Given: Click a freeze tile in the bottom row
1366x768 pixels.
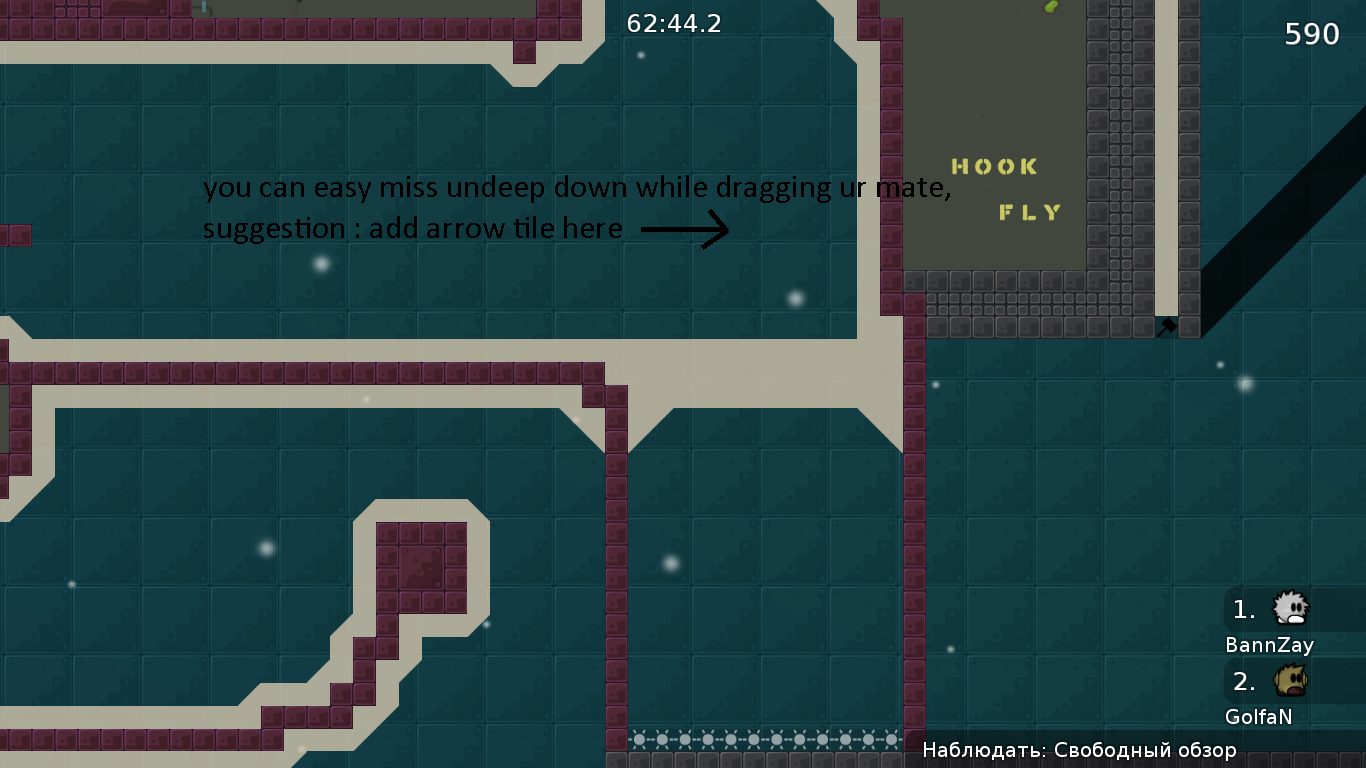Looking at the screenshot, I should click(740, 737).
